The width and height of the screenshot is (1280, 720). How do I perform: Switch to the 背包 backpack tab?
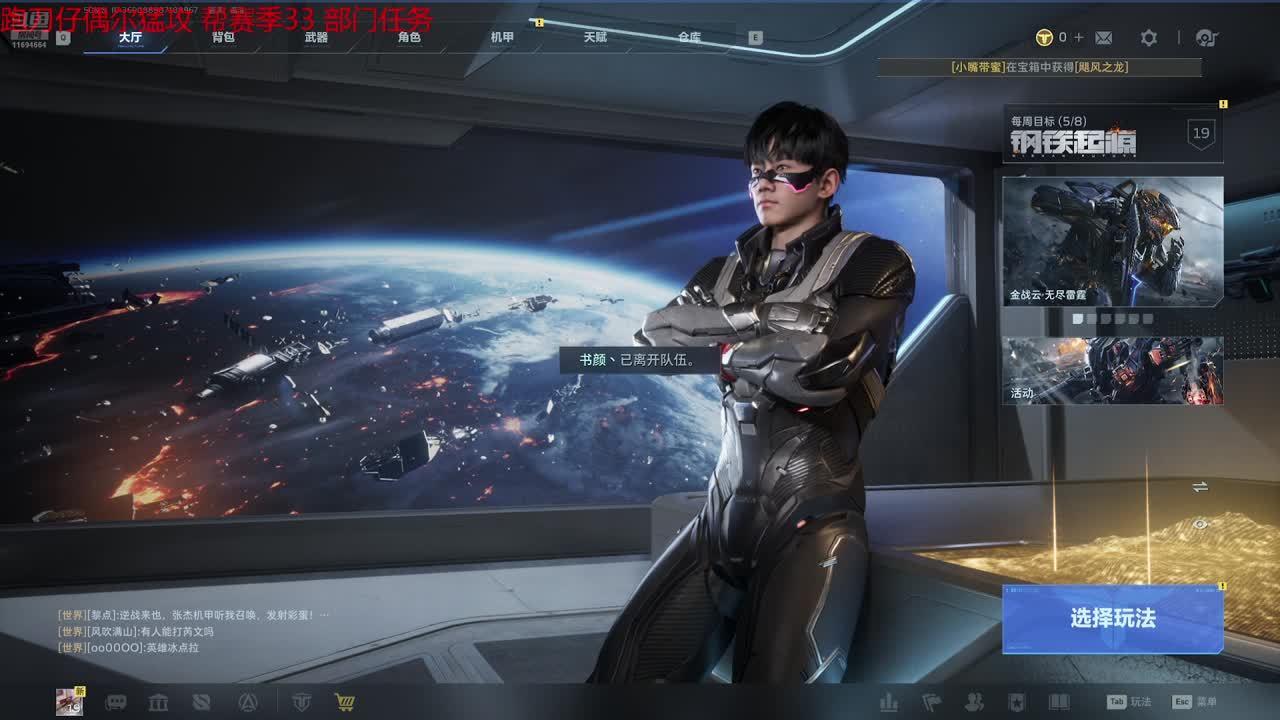coord(223,37)
